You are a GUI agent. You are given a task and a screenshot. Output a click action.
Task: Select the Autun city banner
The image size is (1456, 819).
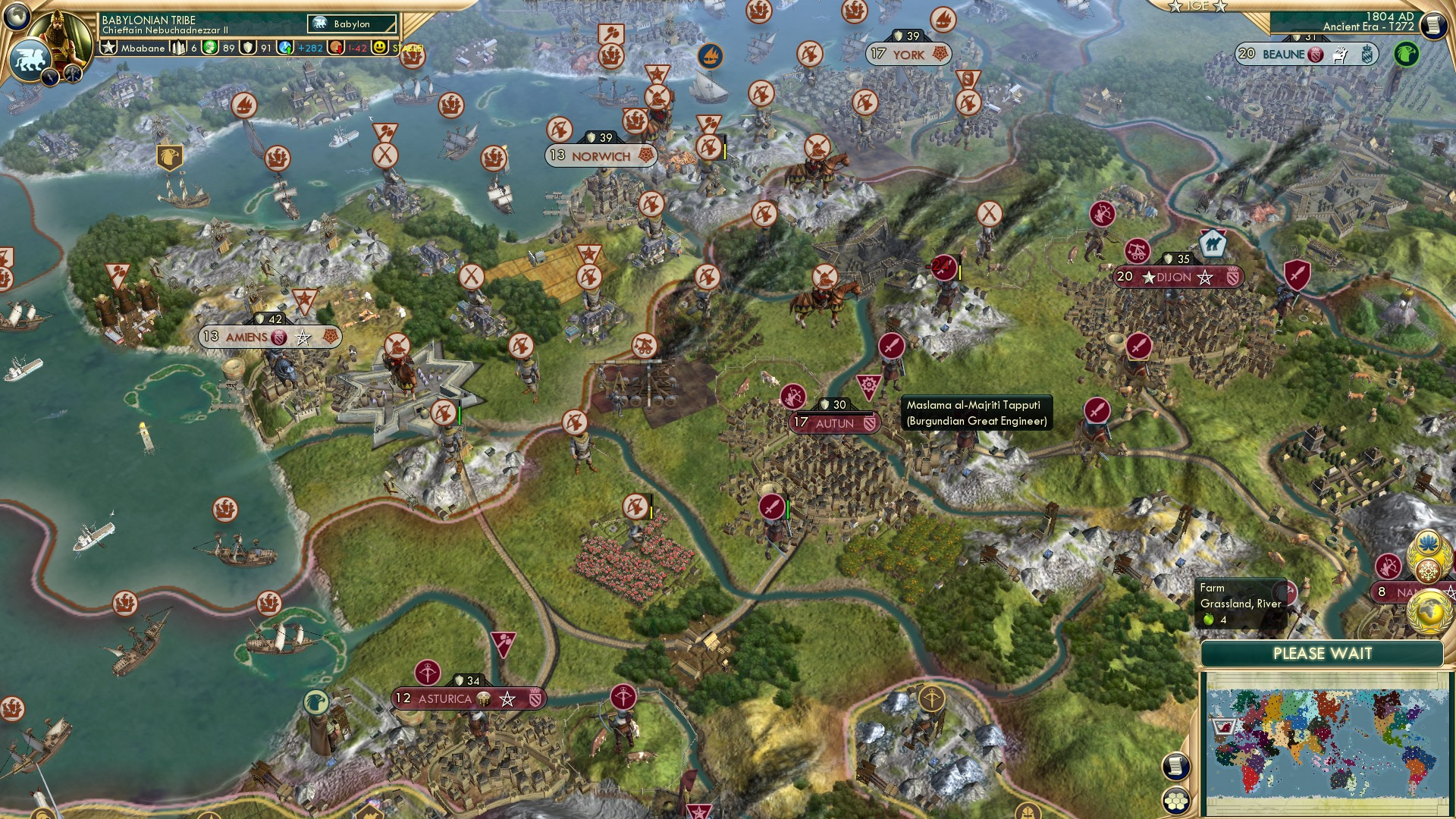[x=834, y=422]
